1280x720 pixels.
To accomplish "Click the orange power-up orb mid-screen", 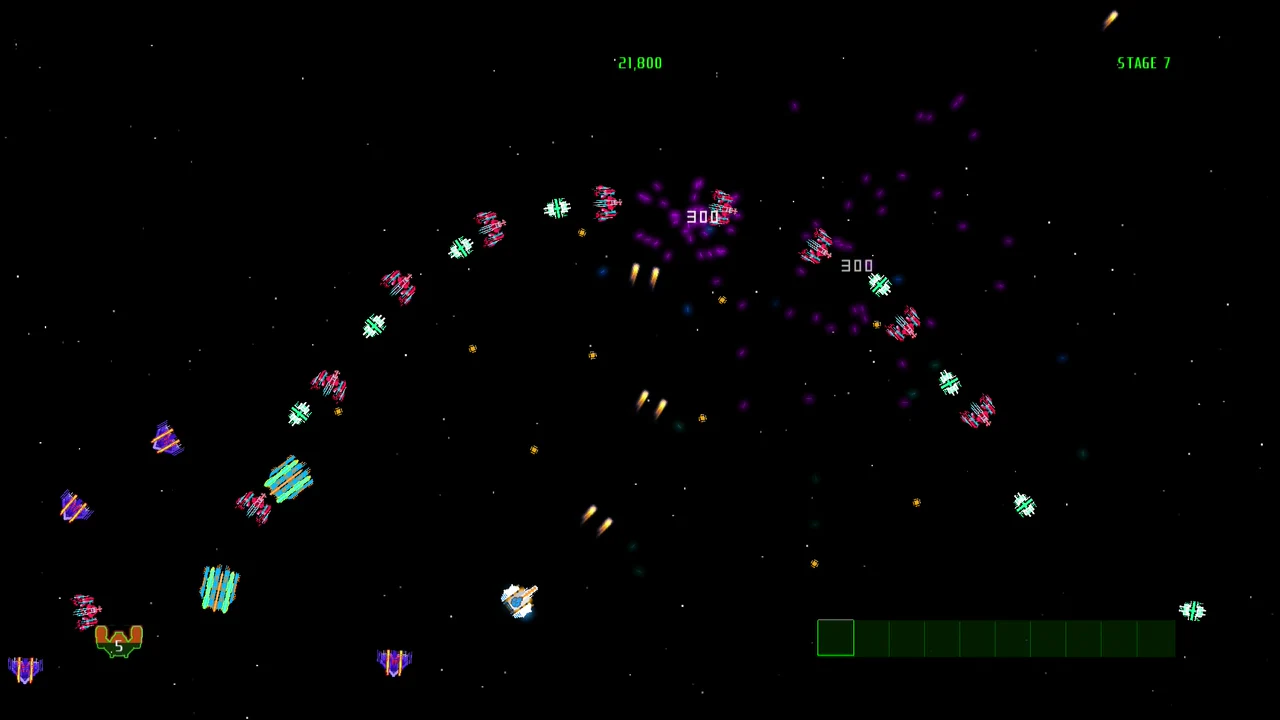I will (x=592, y=355).
